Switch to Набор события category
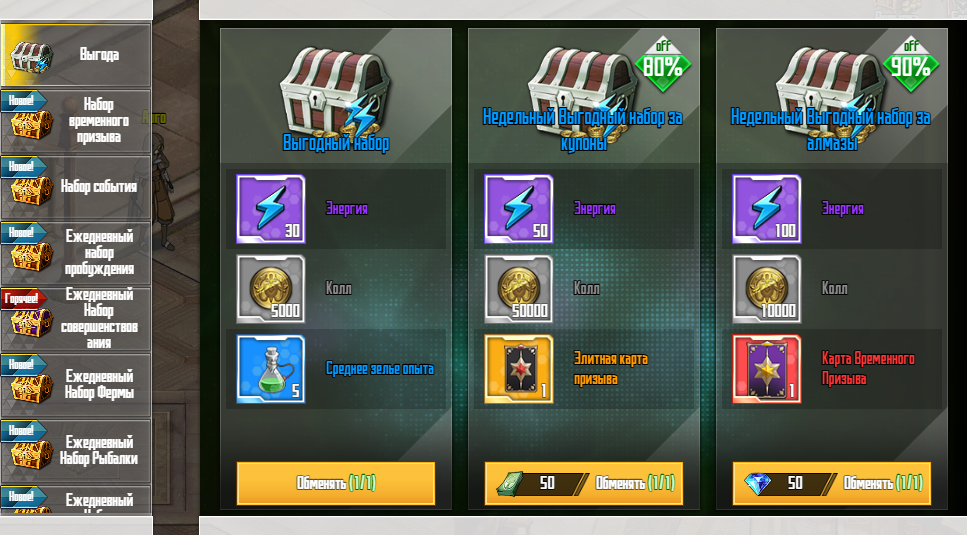This screenshot has height=535, width=967. pyautogui.click(x=76, y=186)
